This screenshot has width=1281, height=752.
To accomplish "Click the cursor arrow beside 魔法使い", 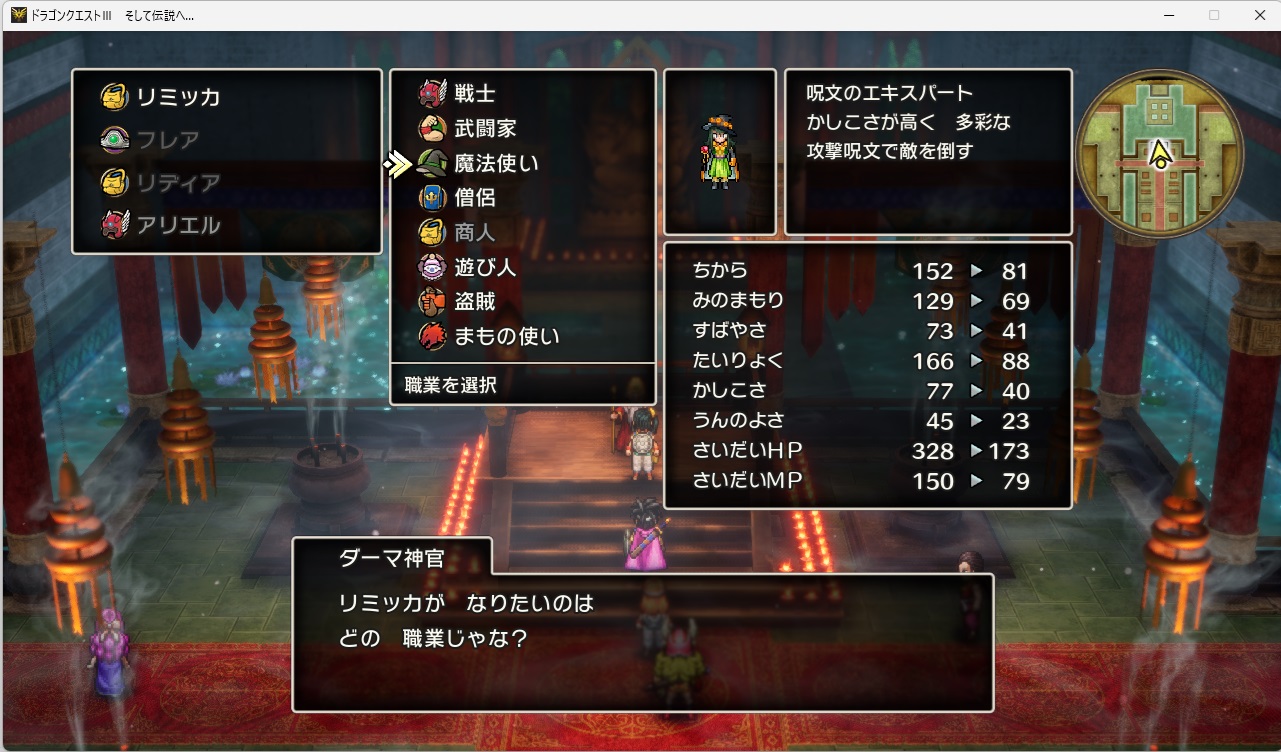I will click(399, 162).
